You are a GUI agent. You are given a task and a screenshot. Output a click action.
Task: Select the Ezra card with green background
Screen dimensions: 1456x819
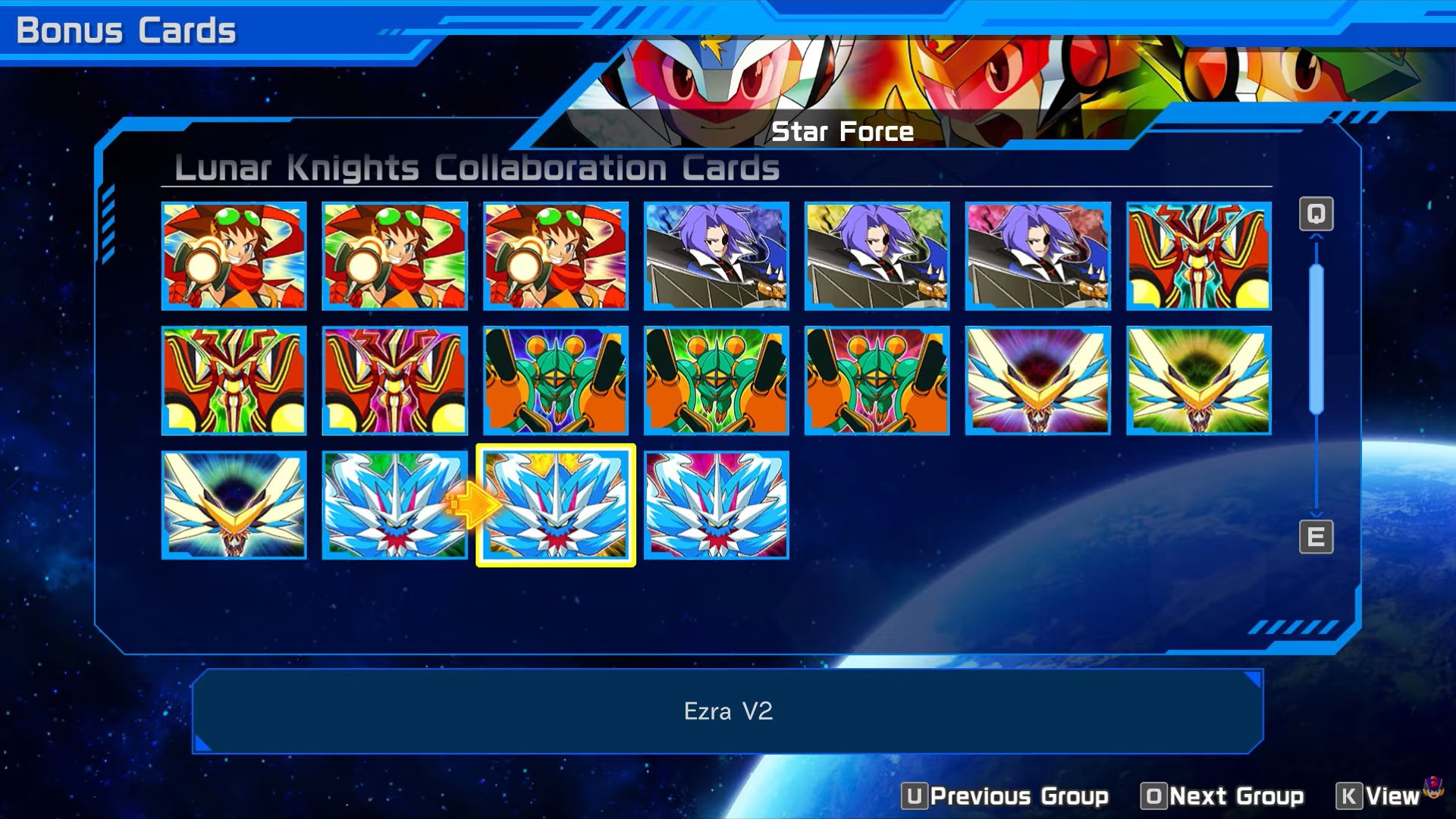point(395,505)
